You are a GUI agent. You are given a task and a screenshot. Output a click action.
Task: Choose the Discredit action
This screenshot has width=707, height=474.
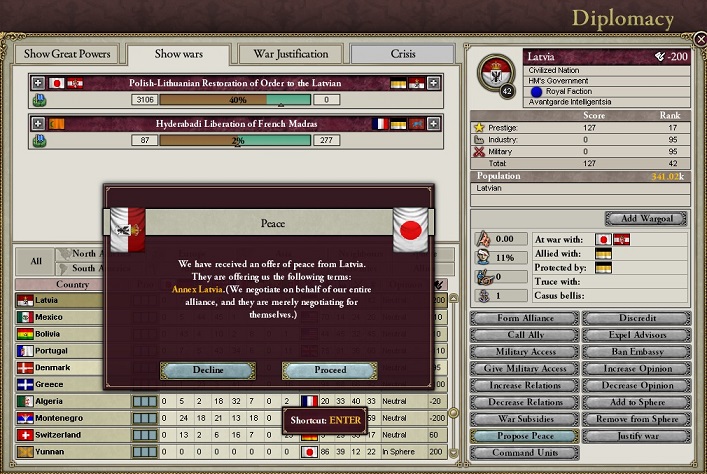click(x=636, y=319)
